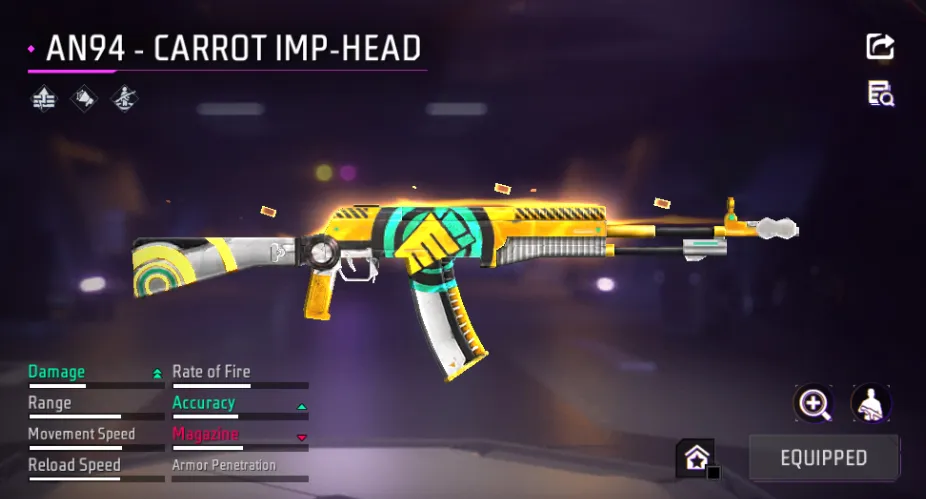Image resolution: width=926 pixels, height=499 pixels.
Task: Click the EQUIPPED button
Action: click(823, 458)
